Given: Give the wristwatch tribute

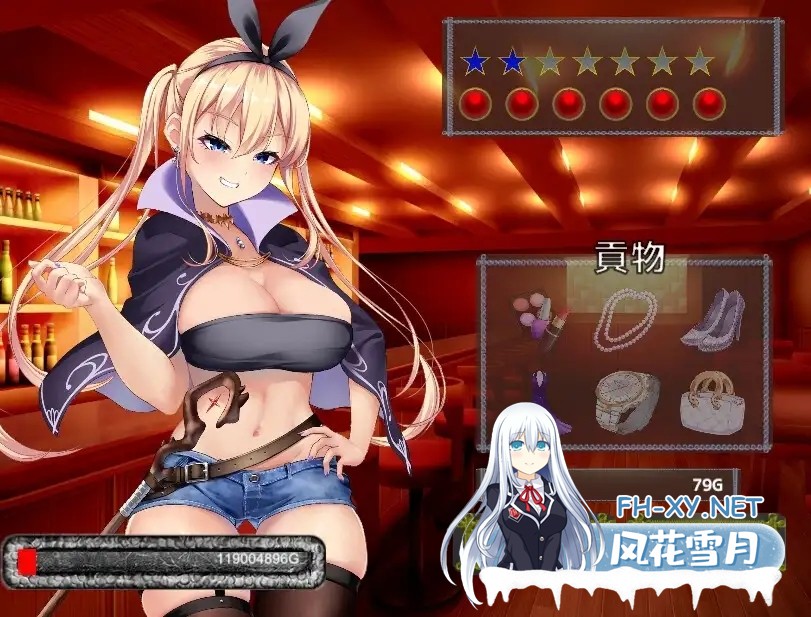Looking at the screenshot, I should tap(626, 402).
